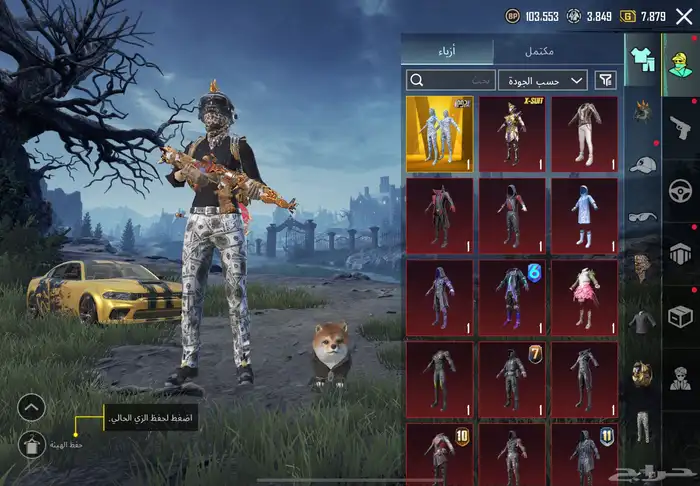This screenshot has height=486, width=700.
Task: Open the crate box category
Action: click(681, 317)
